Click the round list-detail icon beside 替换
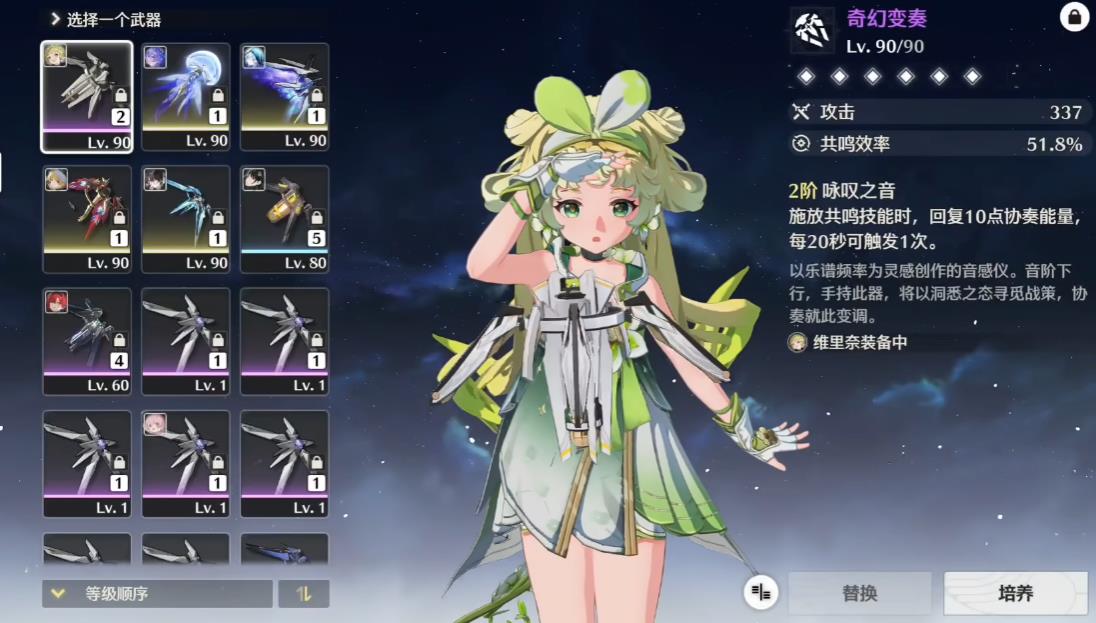 pyautogui.click(x=761, y=593)
